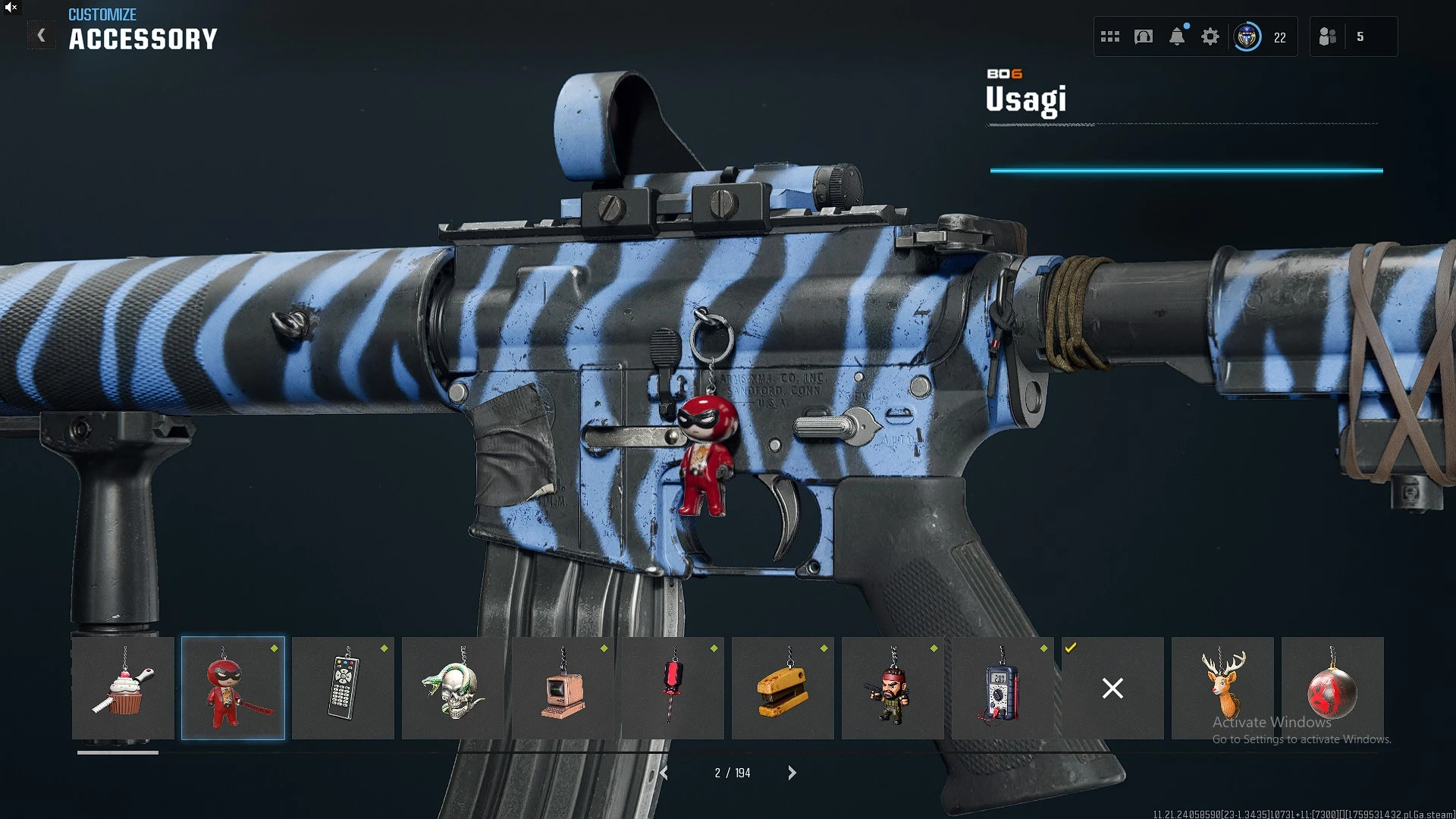1456x819 pixels.
Task: Select the red Christmas ornament charm
Action: pyautogui.click(x=1332, y=688)
